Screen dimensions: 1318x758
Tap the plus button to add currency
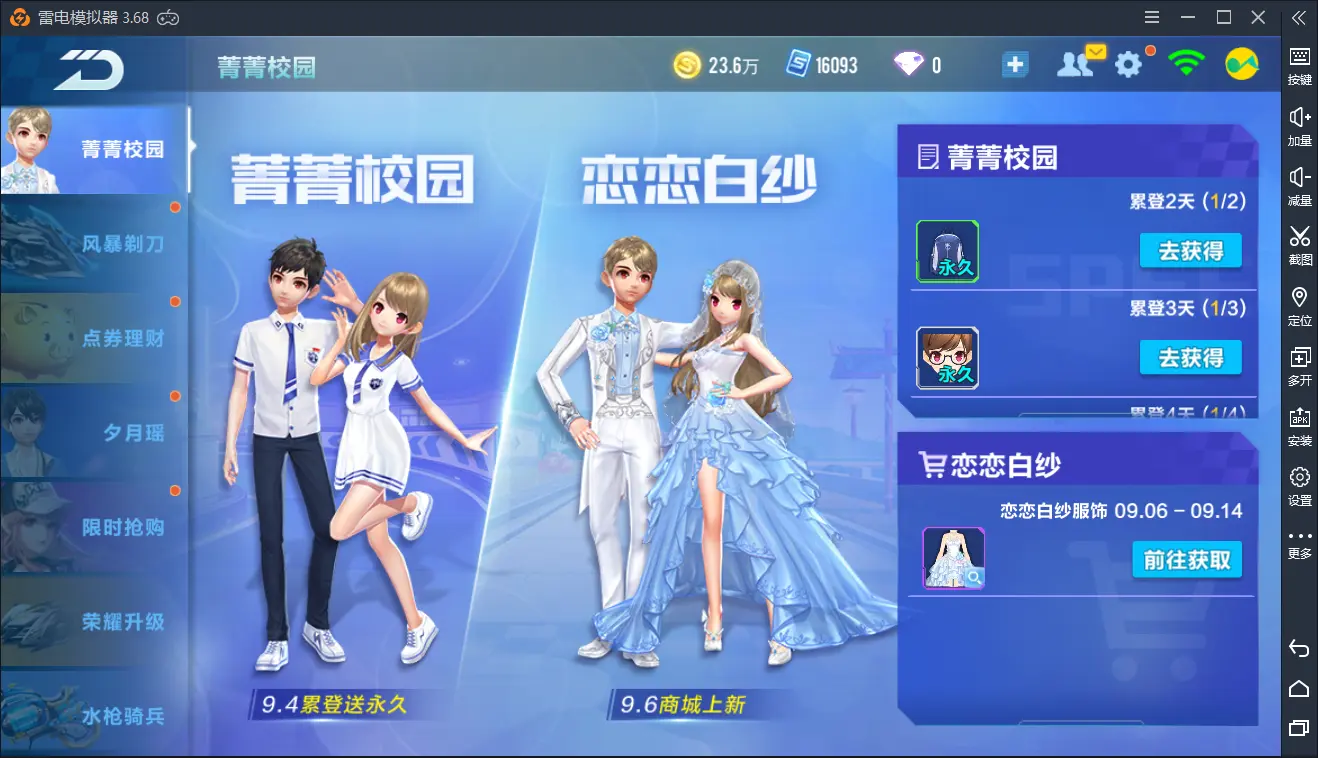1015,63
